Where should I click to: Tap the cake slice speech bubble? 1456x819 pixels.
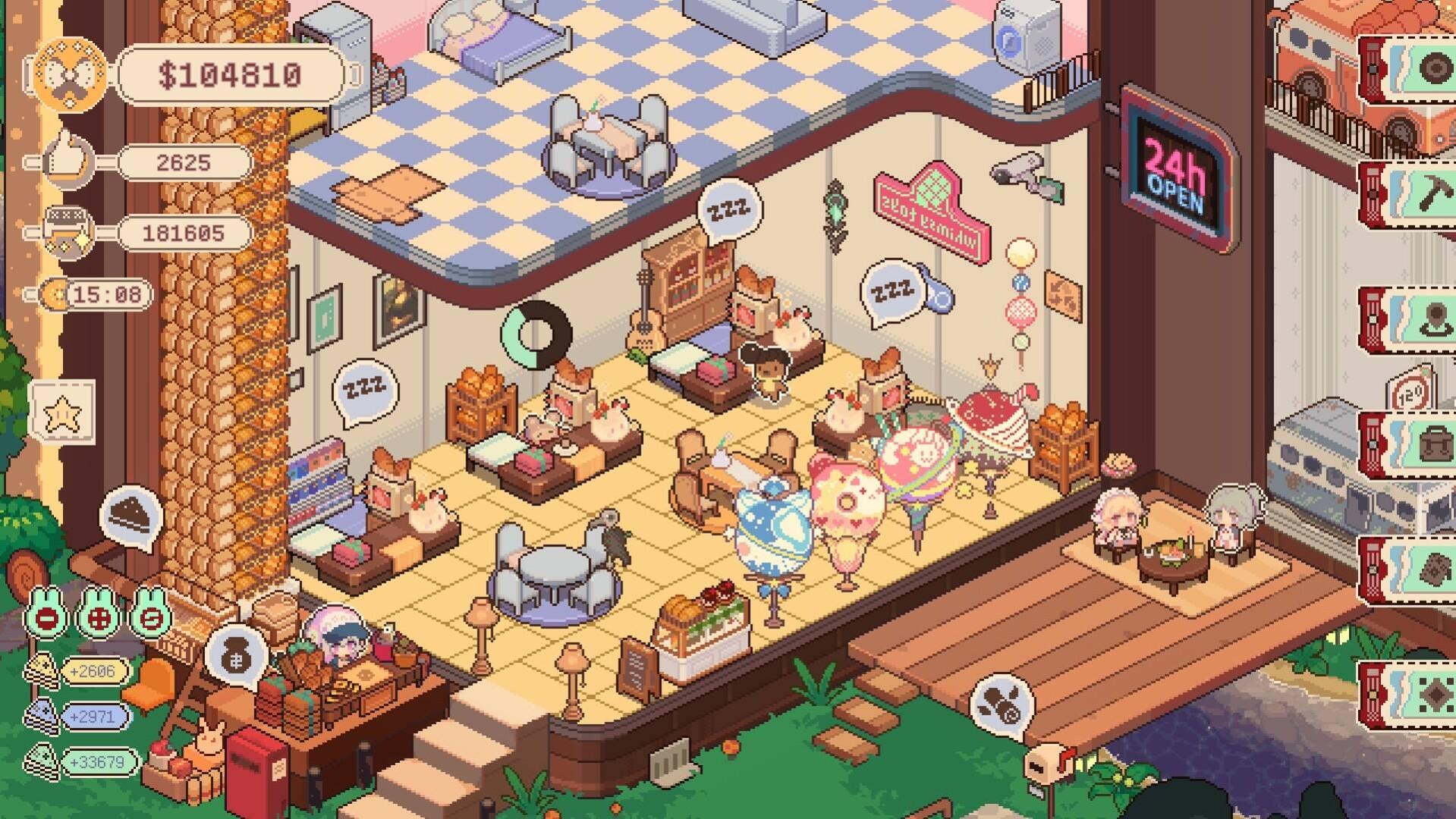coord(131,516)
